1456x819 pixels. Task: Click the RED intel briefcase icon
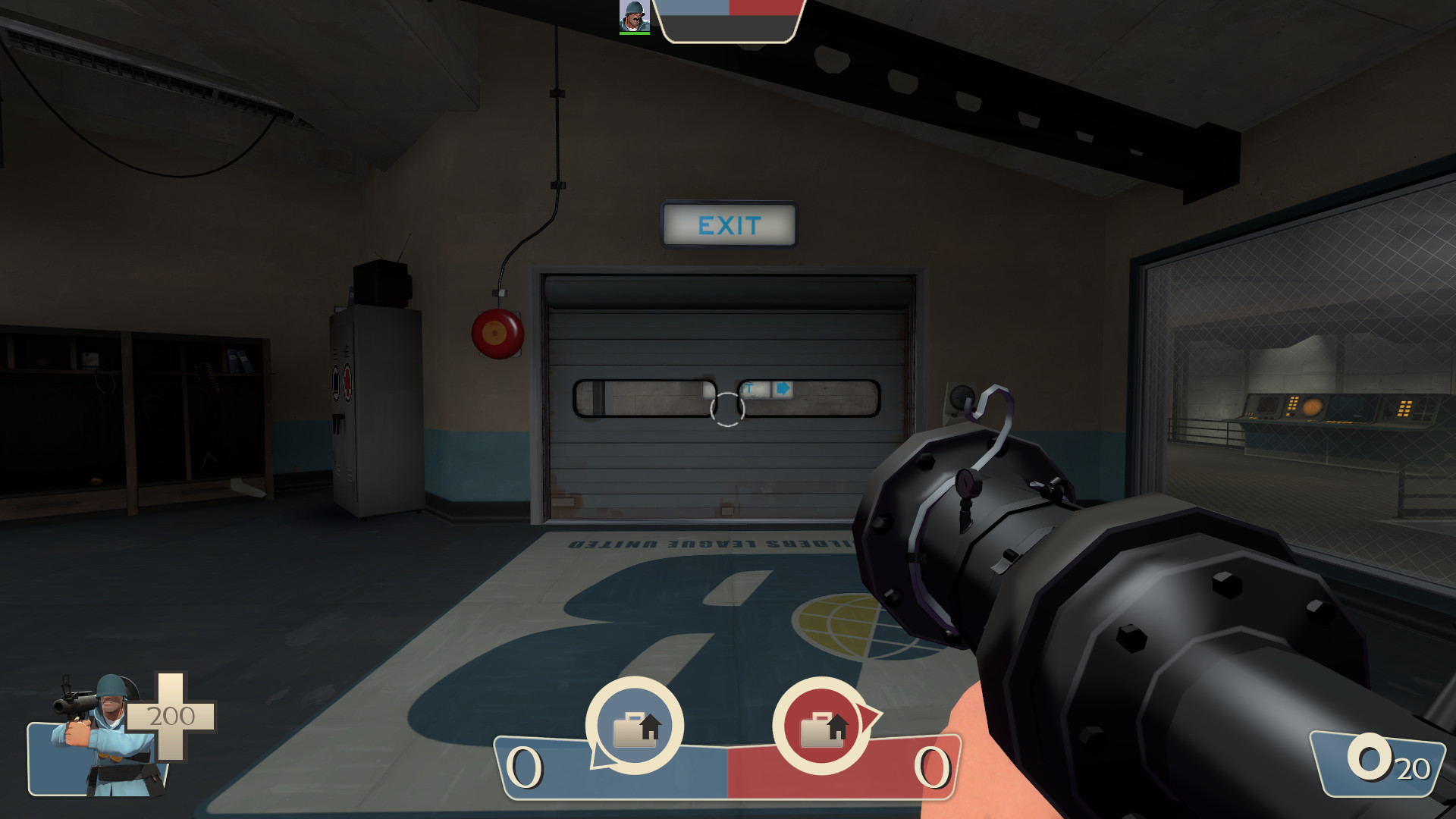821,726
